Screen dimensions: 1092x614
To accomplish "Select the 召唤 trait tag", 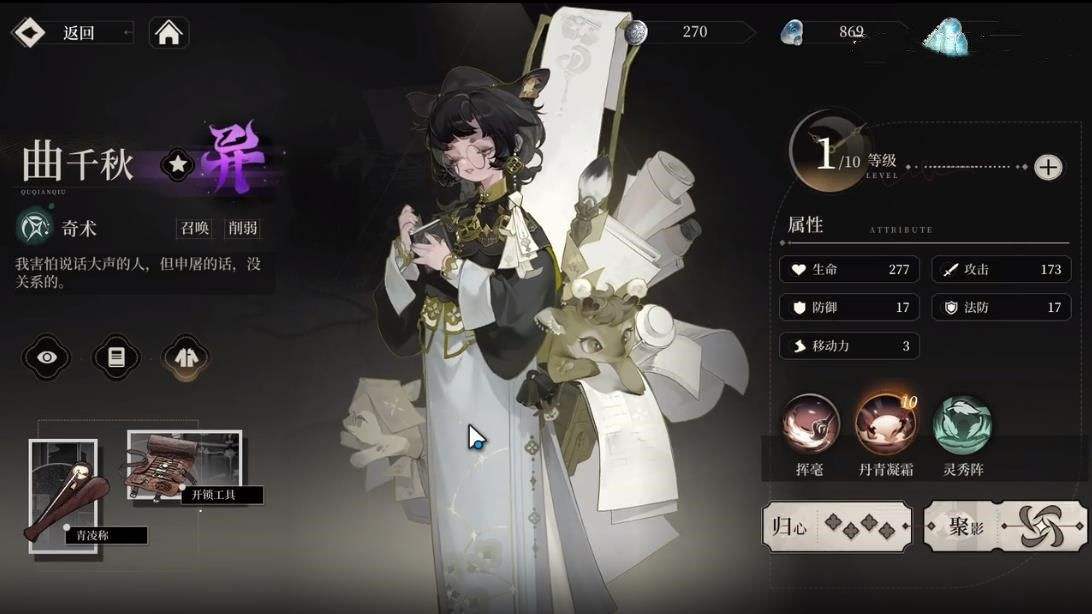I will [x=194, y=228].
